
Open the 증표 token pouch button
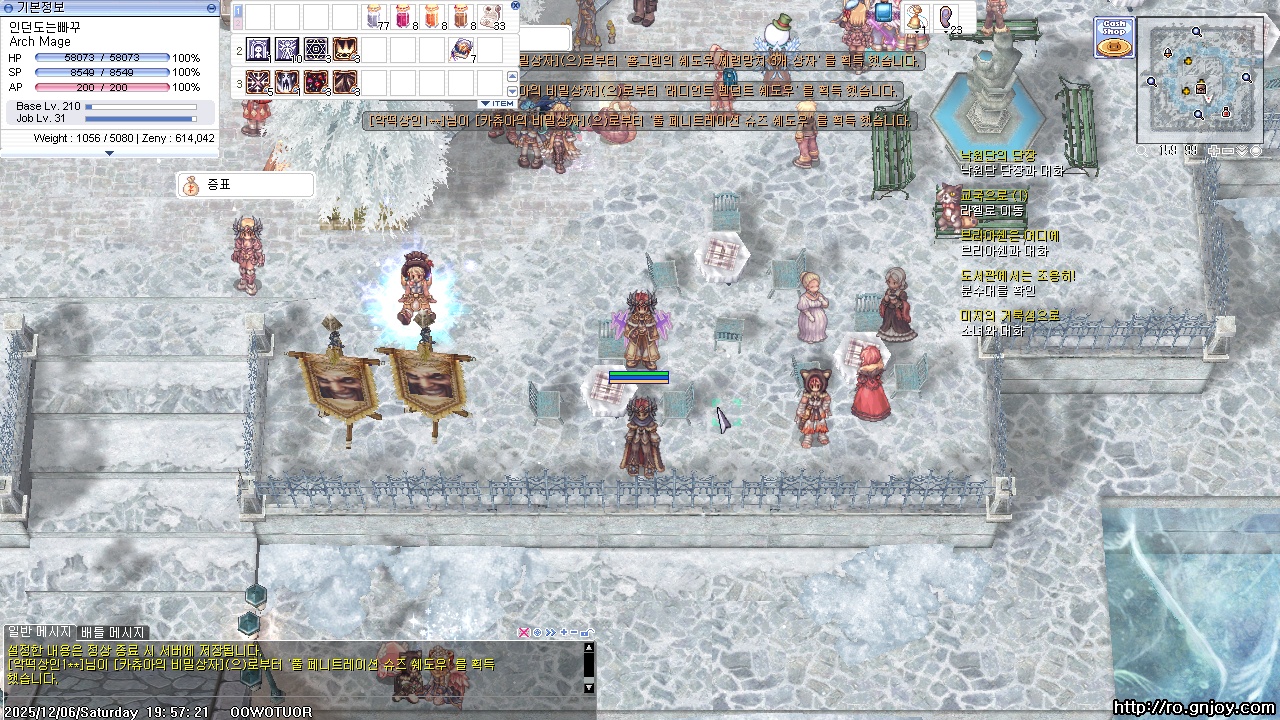(x=245, y=185)
